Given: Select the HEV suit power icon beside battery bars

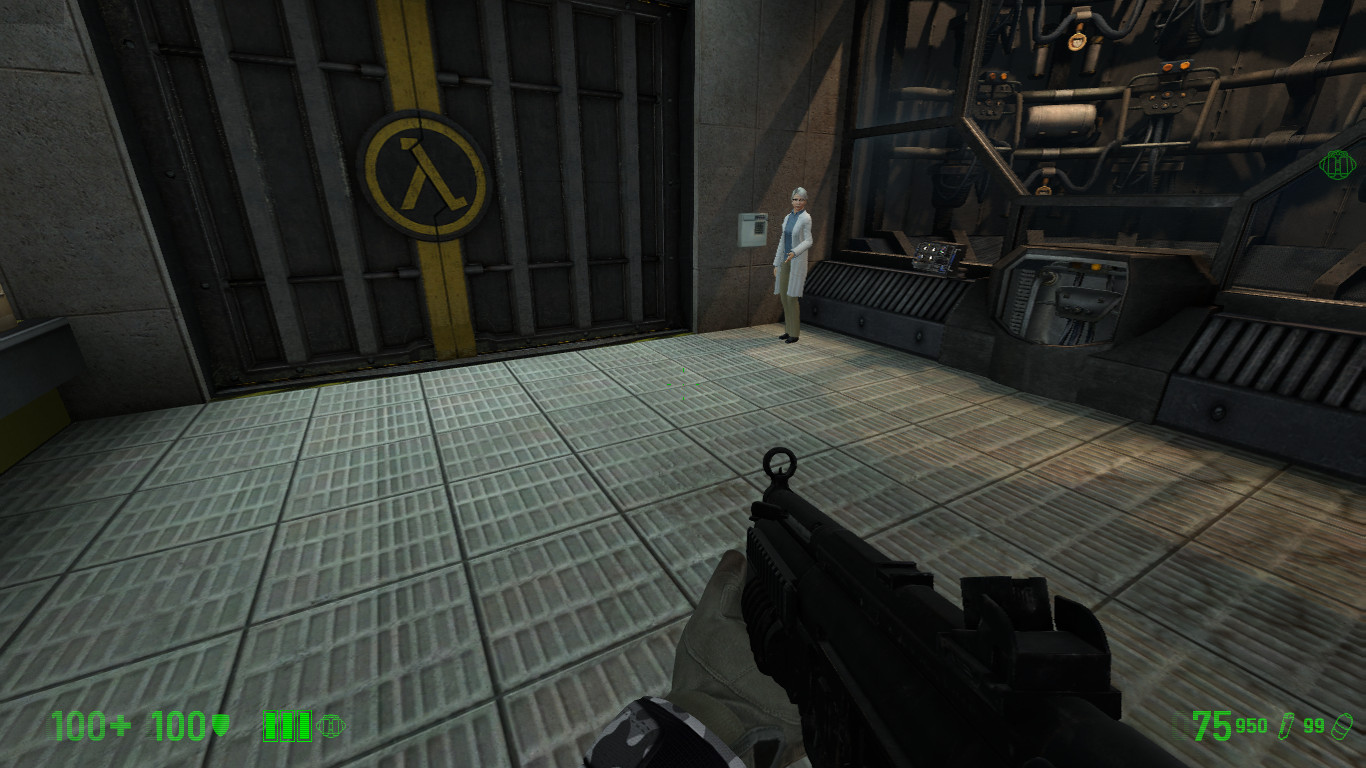Looking at the screenshot, I should (x=330, y=724).
